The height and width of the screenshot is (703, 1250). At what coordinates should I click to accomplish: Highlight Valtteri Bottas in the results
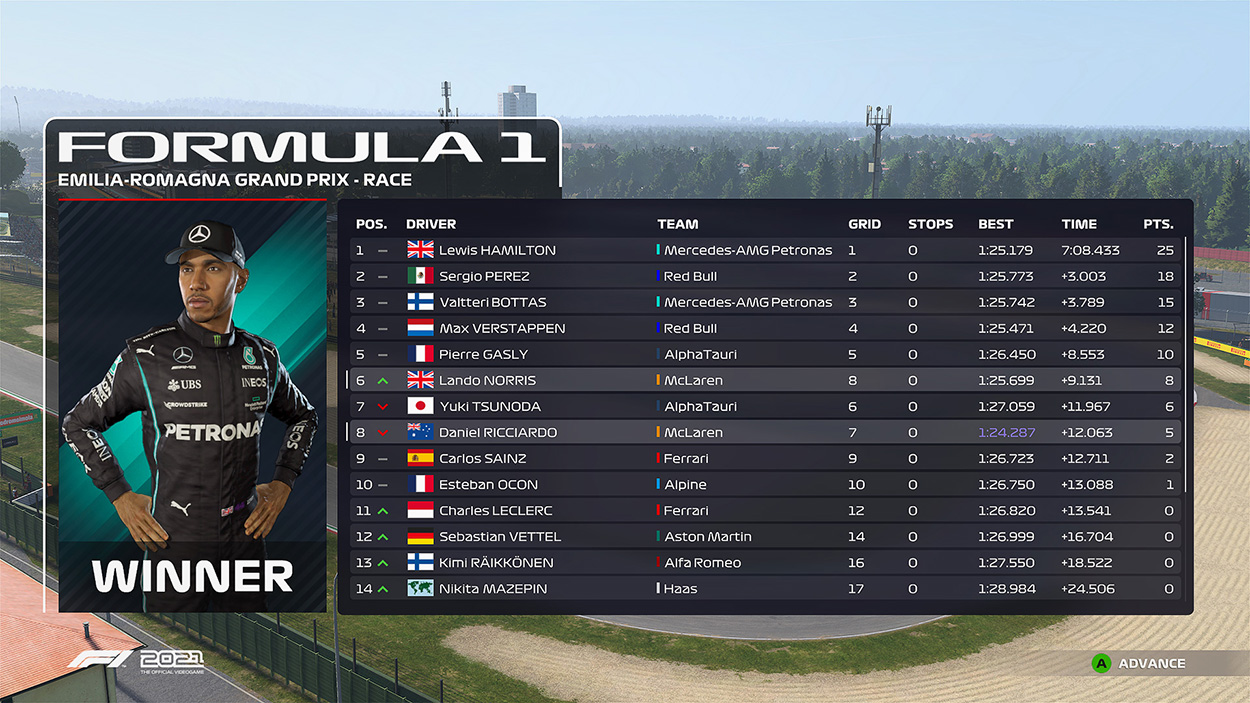point(765,302)
